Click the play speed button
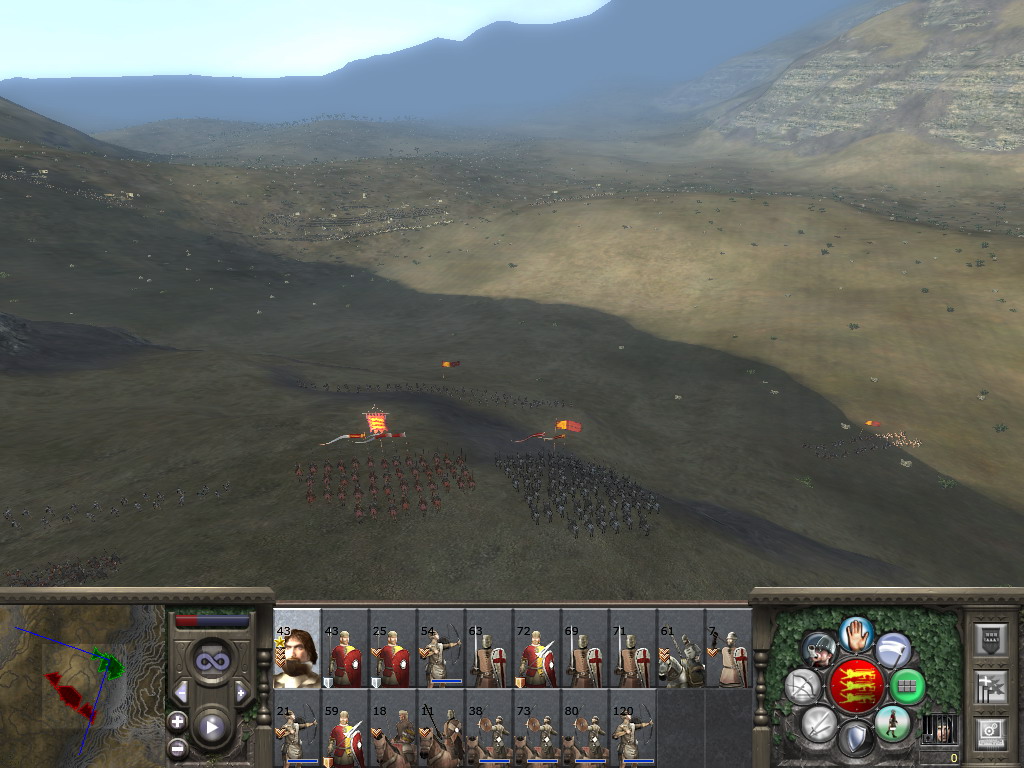1024x768 pixels. tap(211, 727)
